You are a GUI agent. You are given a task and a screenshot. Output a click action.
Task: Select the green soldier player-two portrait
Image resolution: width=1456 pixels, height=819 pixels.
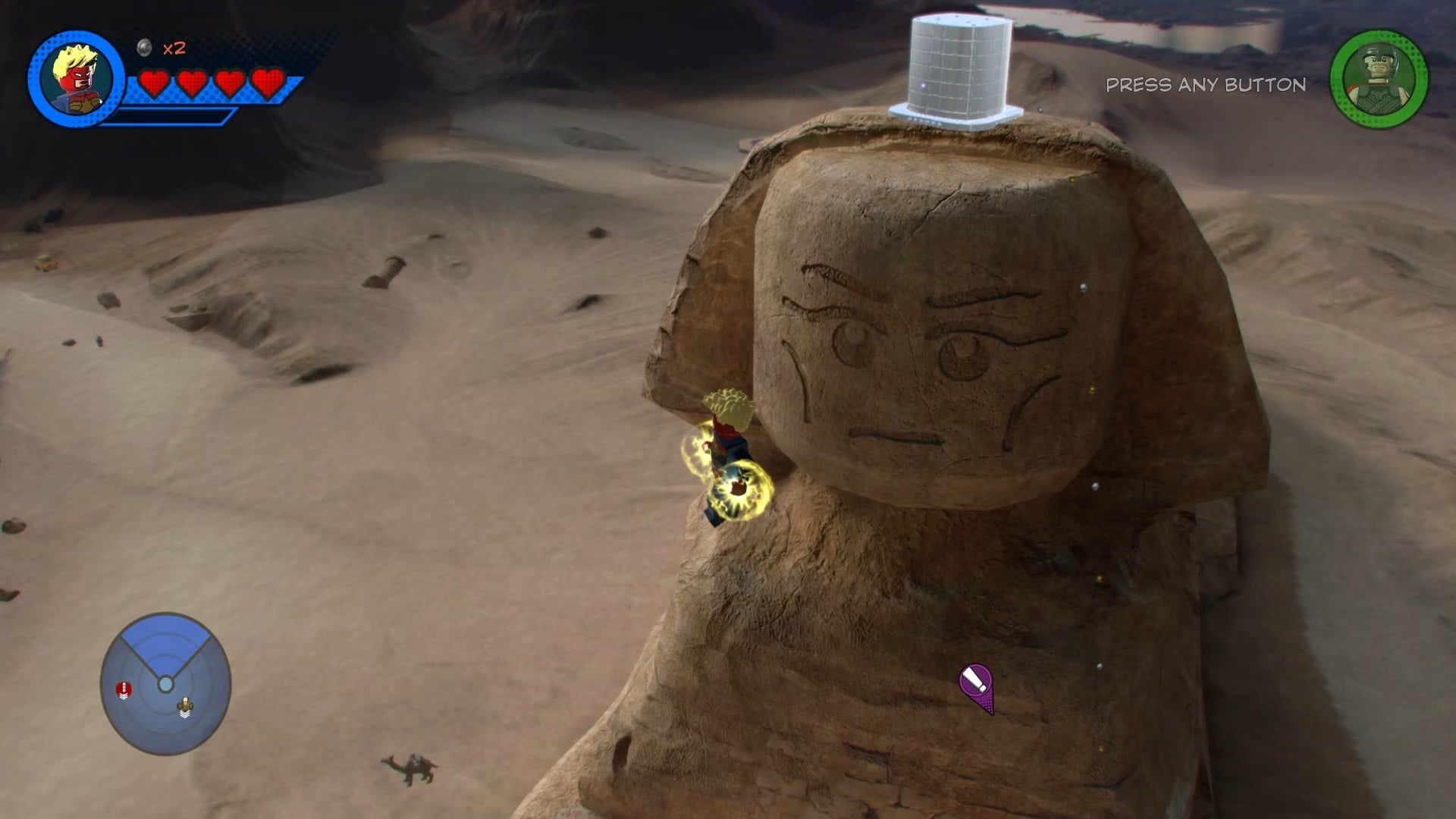coord(1379,79)
